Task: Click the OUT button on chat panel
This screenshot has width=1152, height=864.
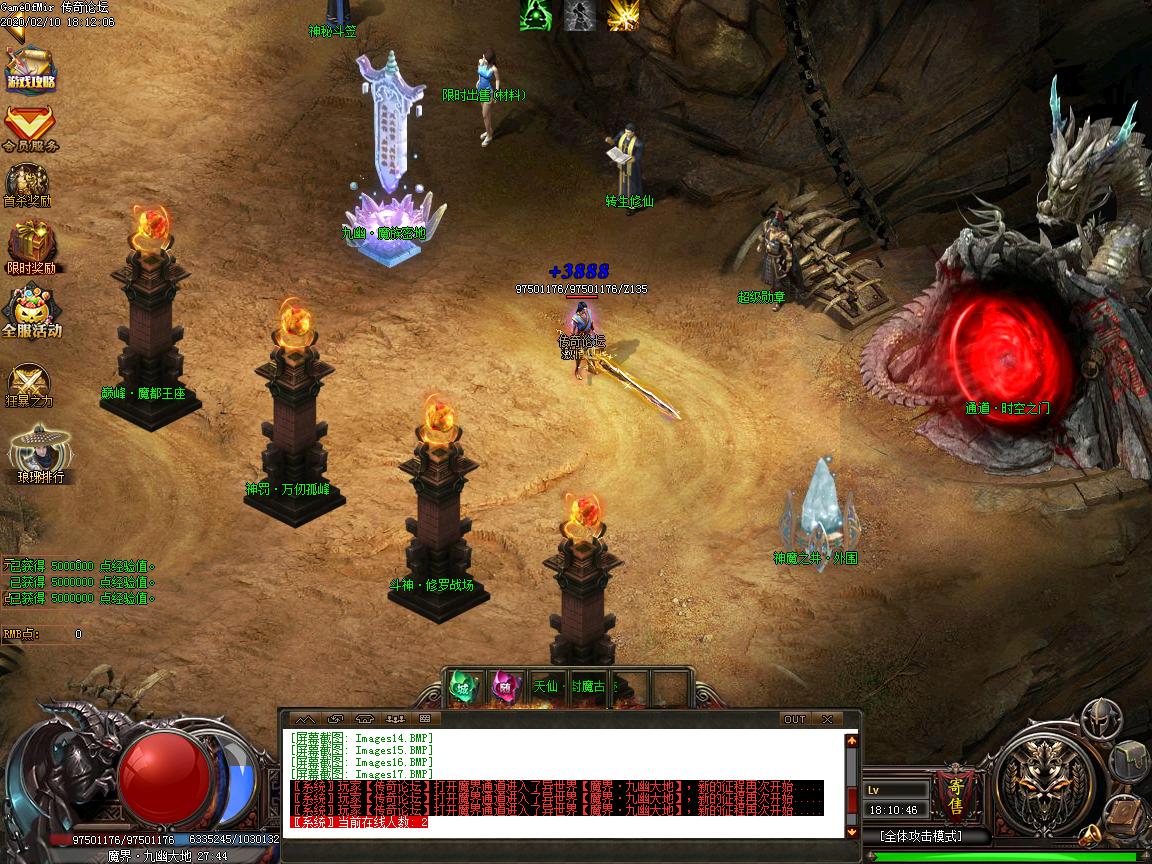Action: 794,719
